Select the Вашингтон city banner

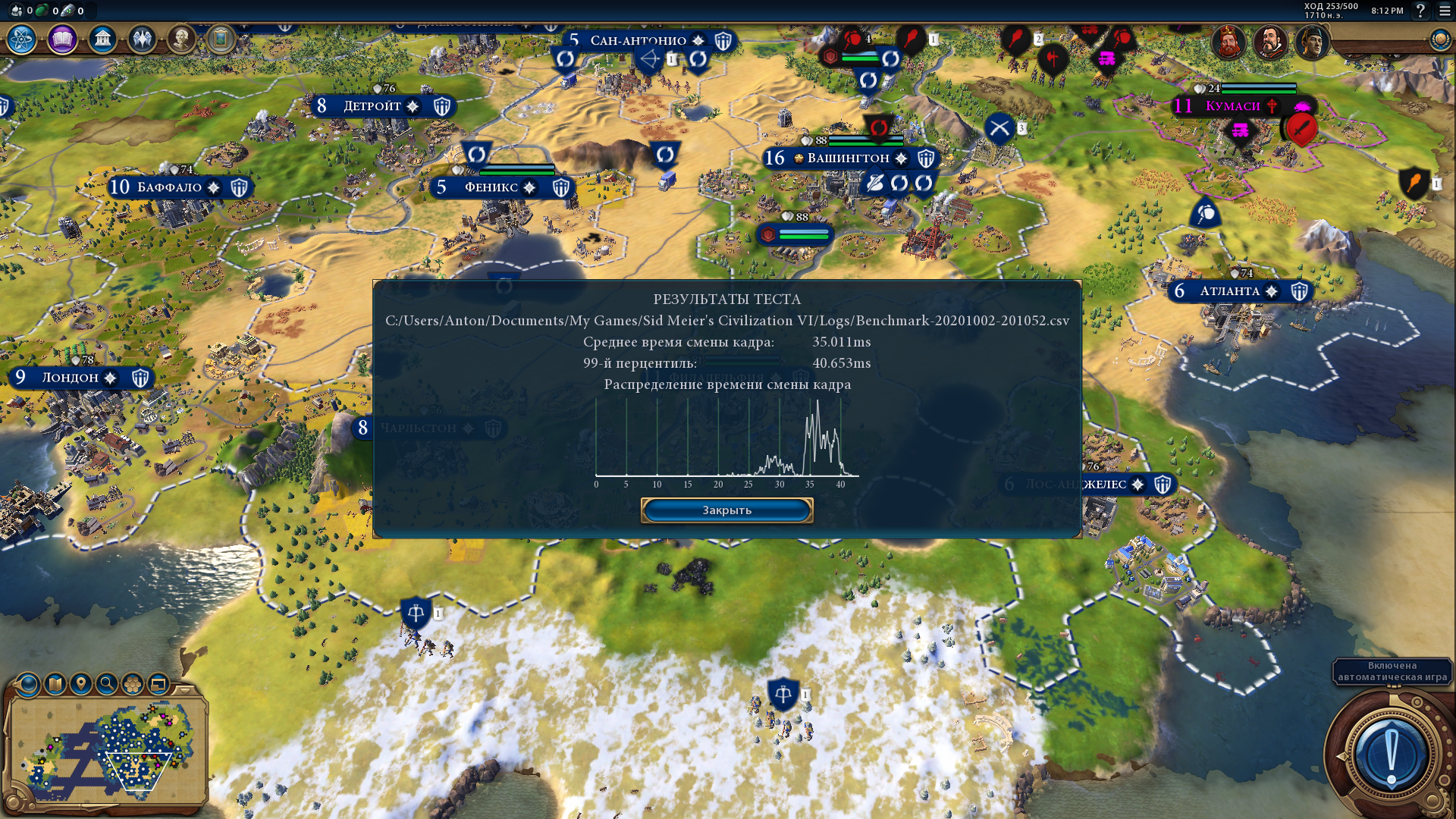[x=848, y=158]
